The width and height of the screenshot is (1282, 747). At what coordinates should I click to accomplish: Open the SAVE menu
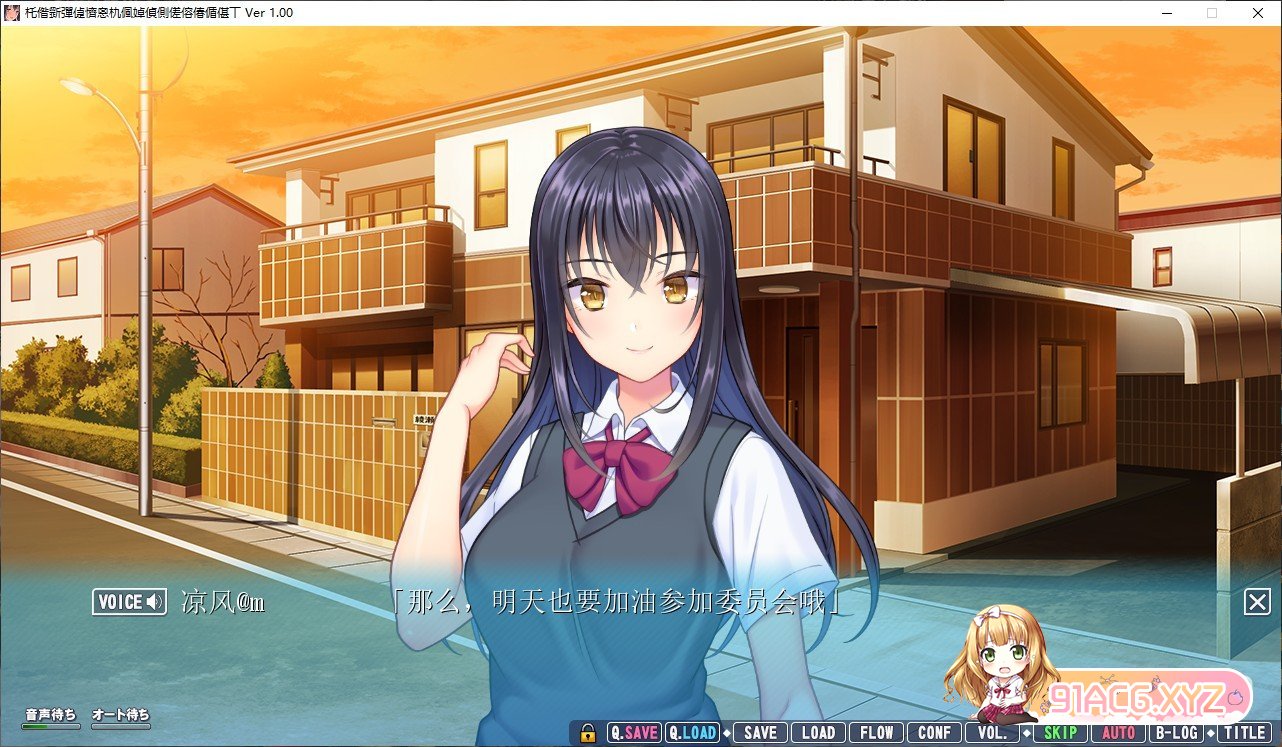[x=760, y=733]
